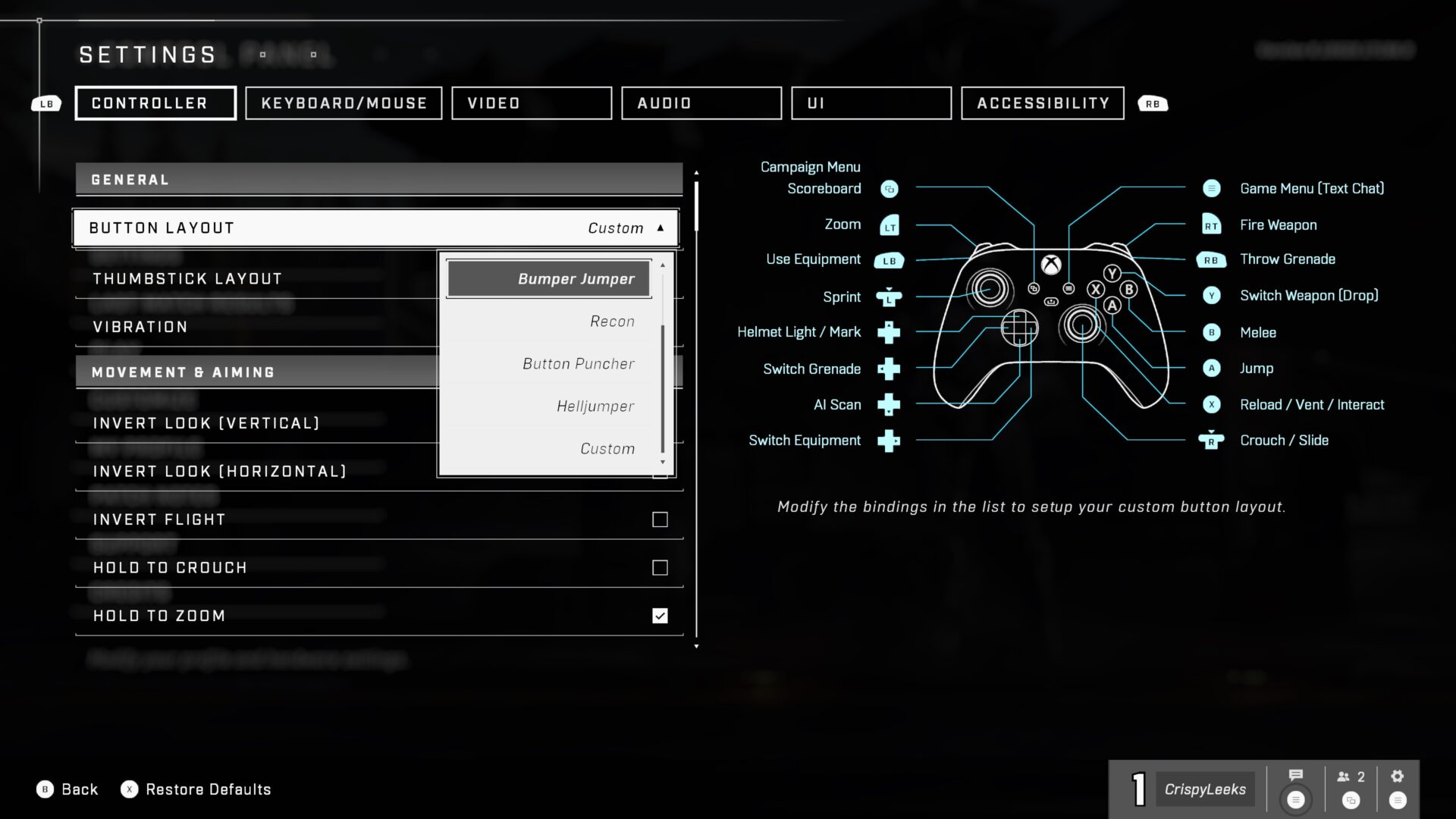
Task: Select the RT Fire Weapon trigger icon
Action: tap(1211, 224)
